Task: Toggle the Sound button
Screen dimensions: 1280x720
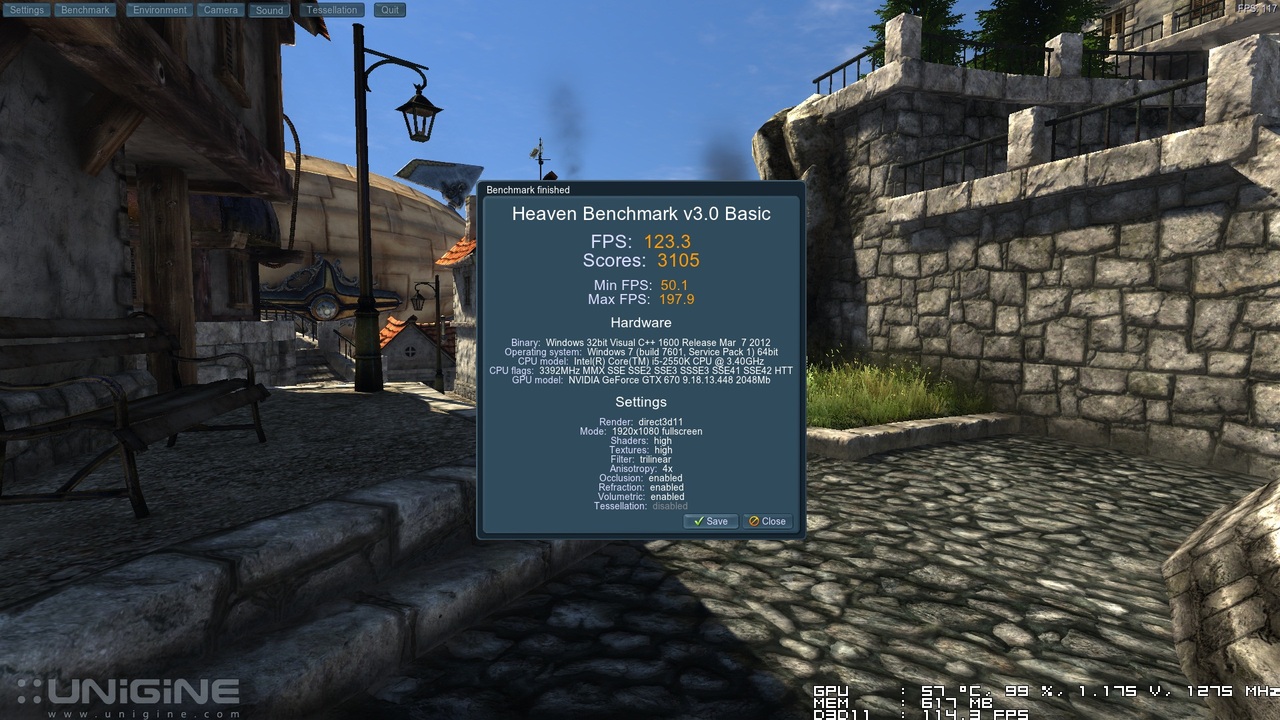Action: pyautogui.click(x=269, y=10)
